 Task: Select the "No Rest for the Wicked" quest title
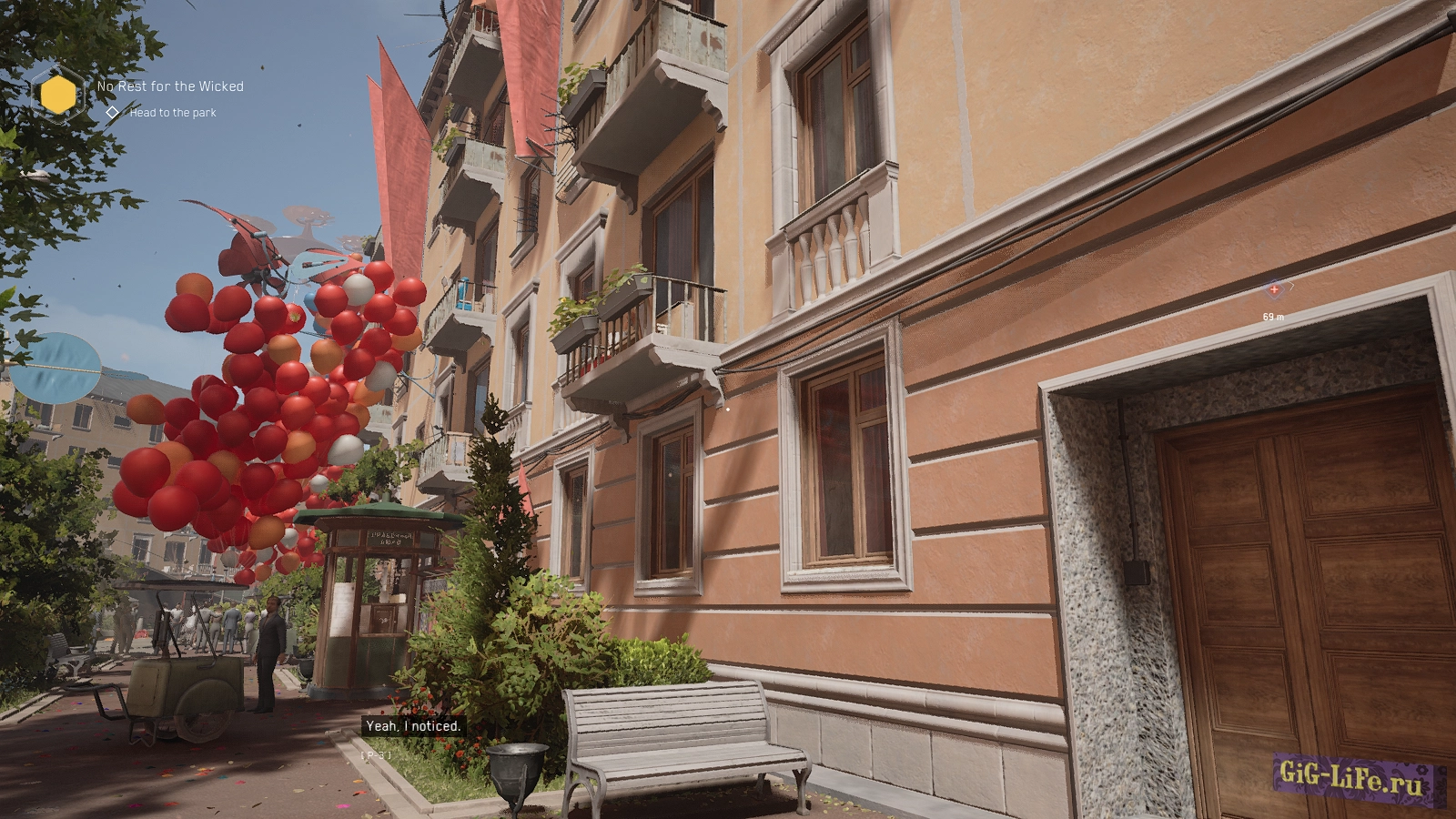170,86
